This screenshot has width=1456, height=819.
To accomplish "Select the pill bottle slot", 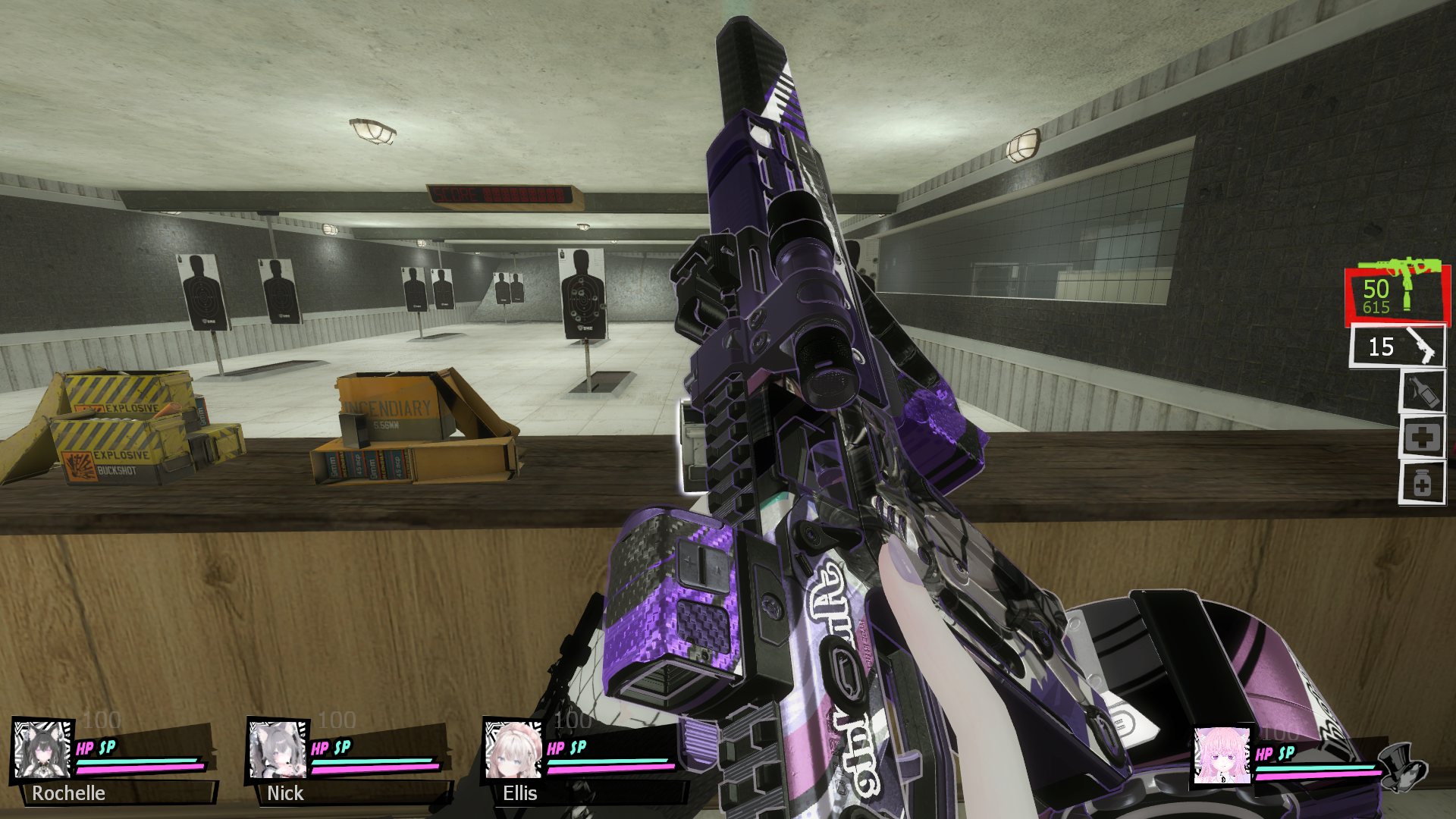I will tap(1422, 484).
